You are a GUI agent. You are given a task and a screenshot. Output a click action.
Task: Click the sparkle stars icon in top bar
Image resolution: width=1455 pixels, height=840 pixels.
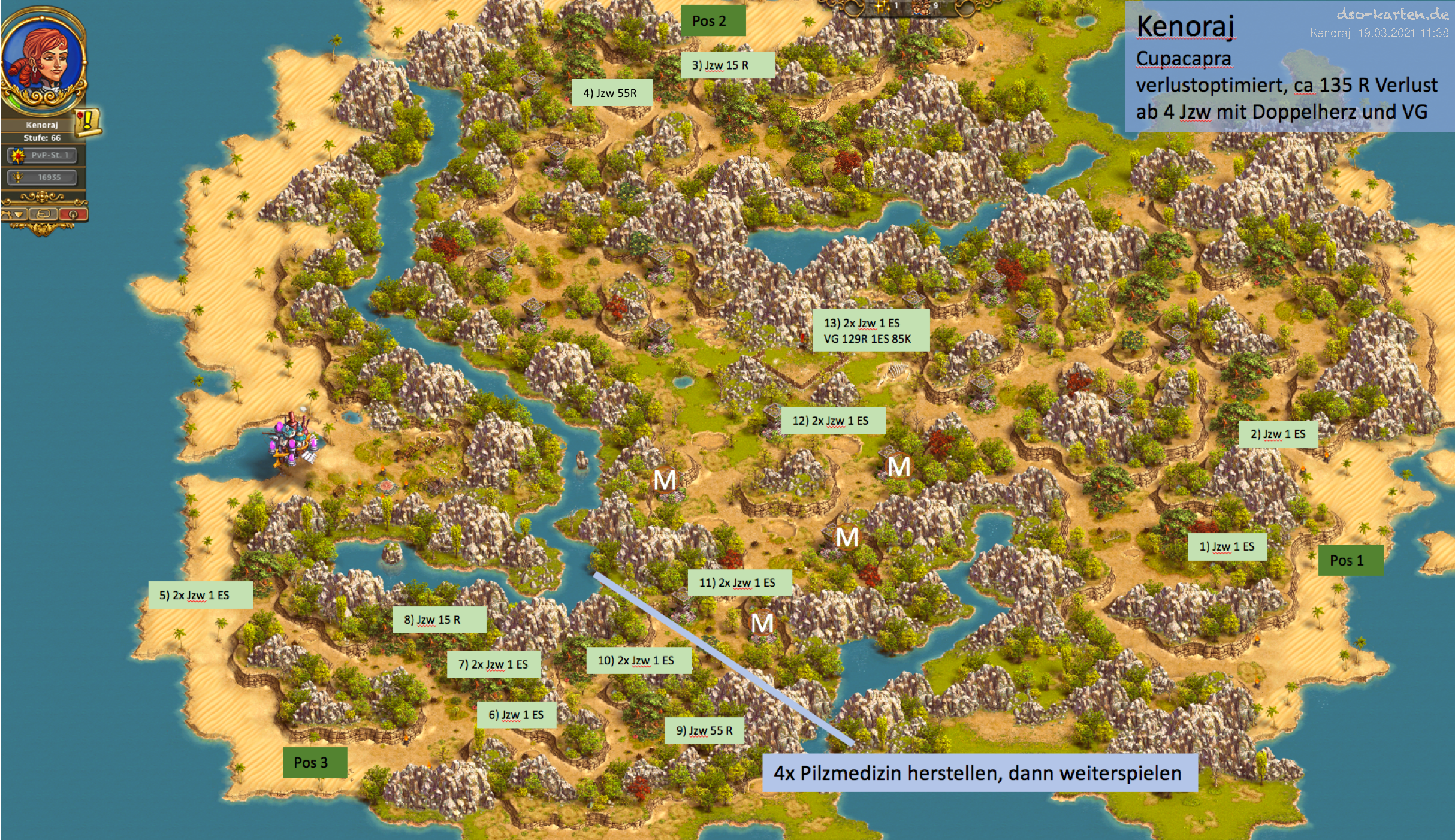(x=881, y=7)
